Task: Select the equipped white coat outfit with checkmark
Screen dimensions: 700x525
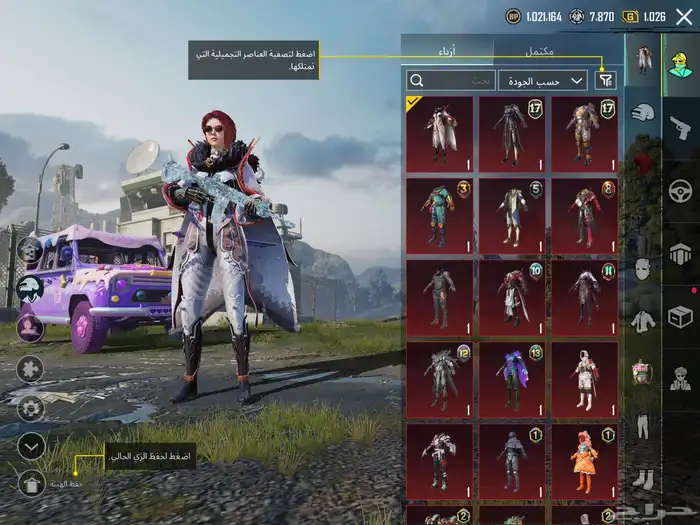Action: [x=439, y=134]
